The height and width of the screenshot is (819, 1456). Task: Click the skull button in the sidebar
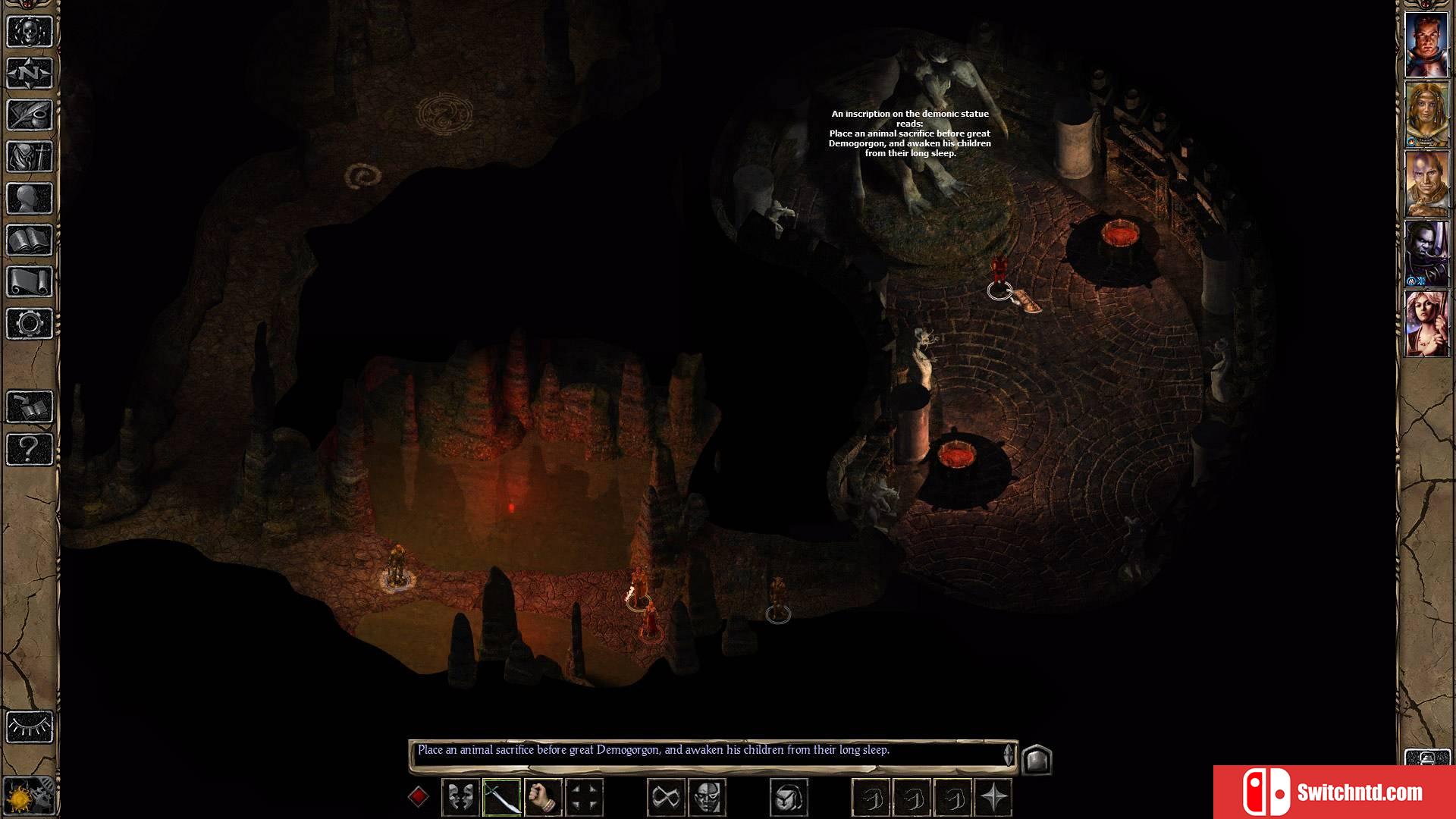30,32
